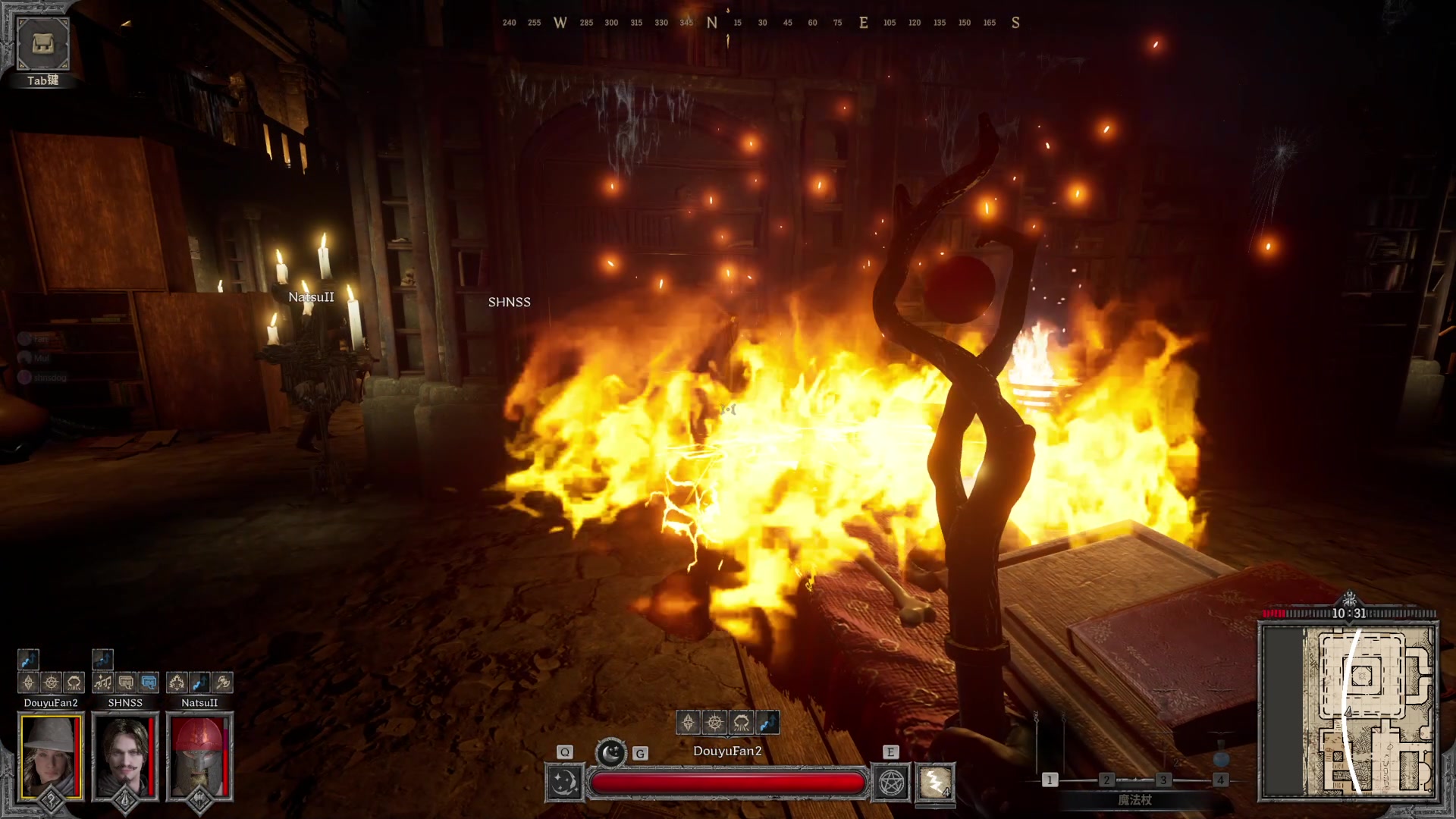Click the round moon-and-stars icon
1456x819 pixels.
[610, 753]
